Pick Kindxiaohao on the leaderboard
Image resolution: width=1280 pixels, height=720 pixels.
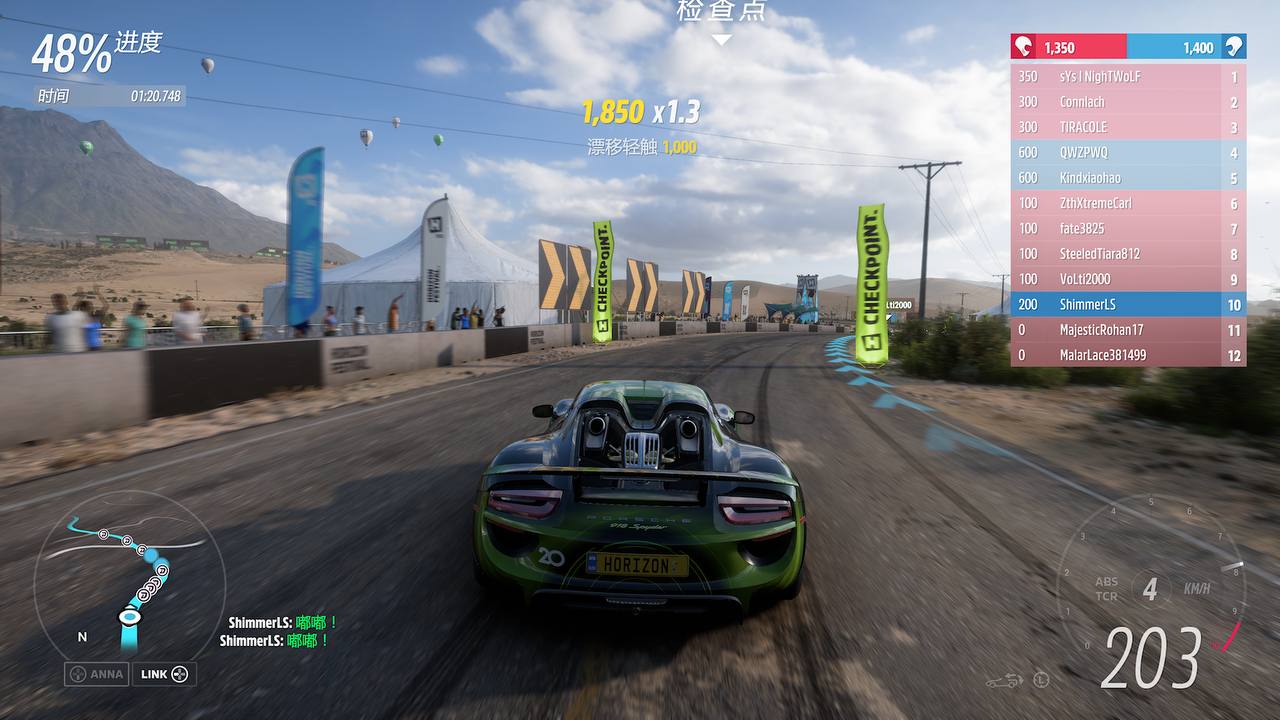(x=1128, y=178)
